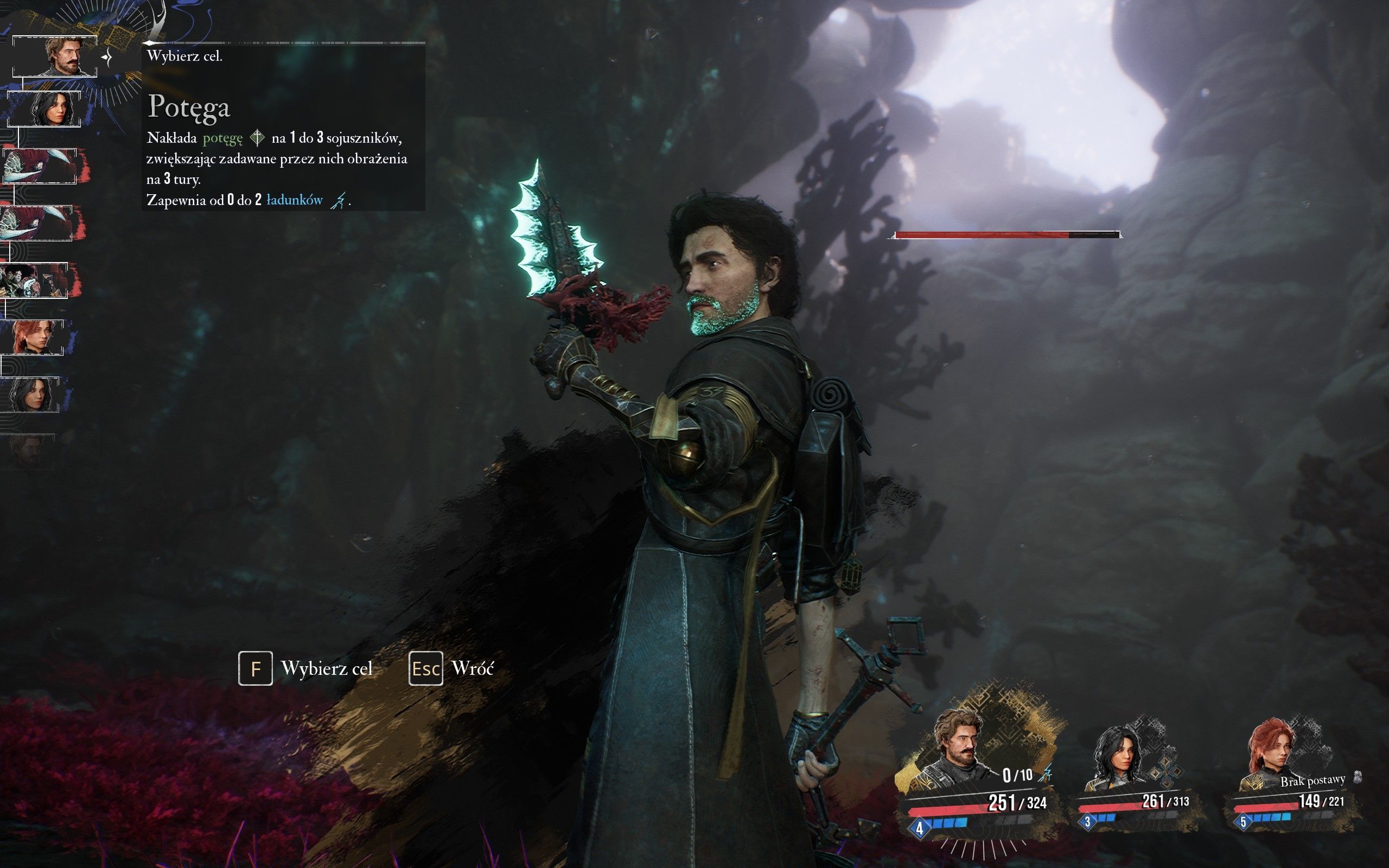1389x868 pixels.
Task: Select the faded Gustave turn-order portrait
Action: click(x=29, y=451)
